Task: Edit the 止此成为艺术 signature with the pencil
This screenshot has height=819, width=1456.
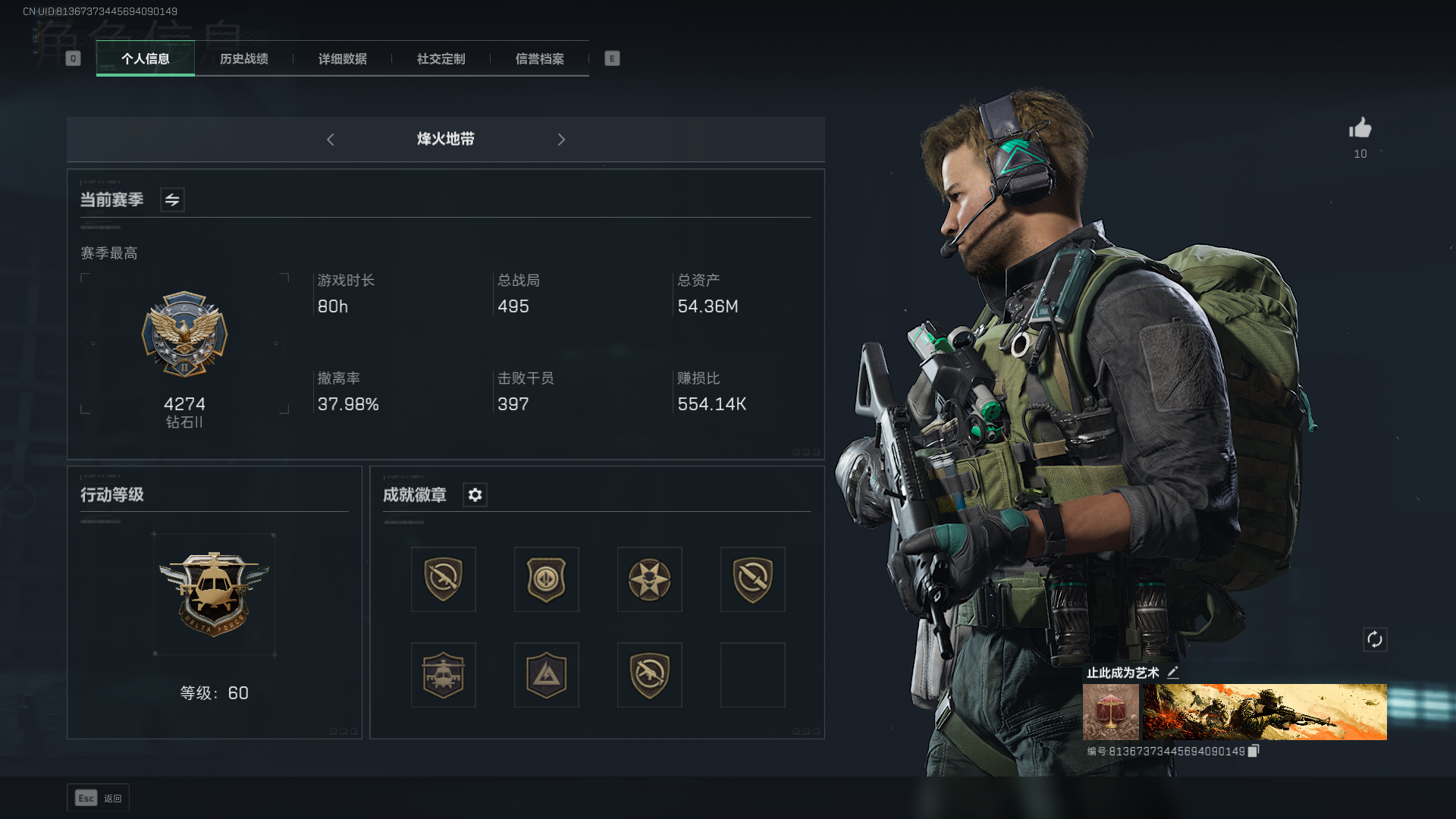Action: (1173, 673)
